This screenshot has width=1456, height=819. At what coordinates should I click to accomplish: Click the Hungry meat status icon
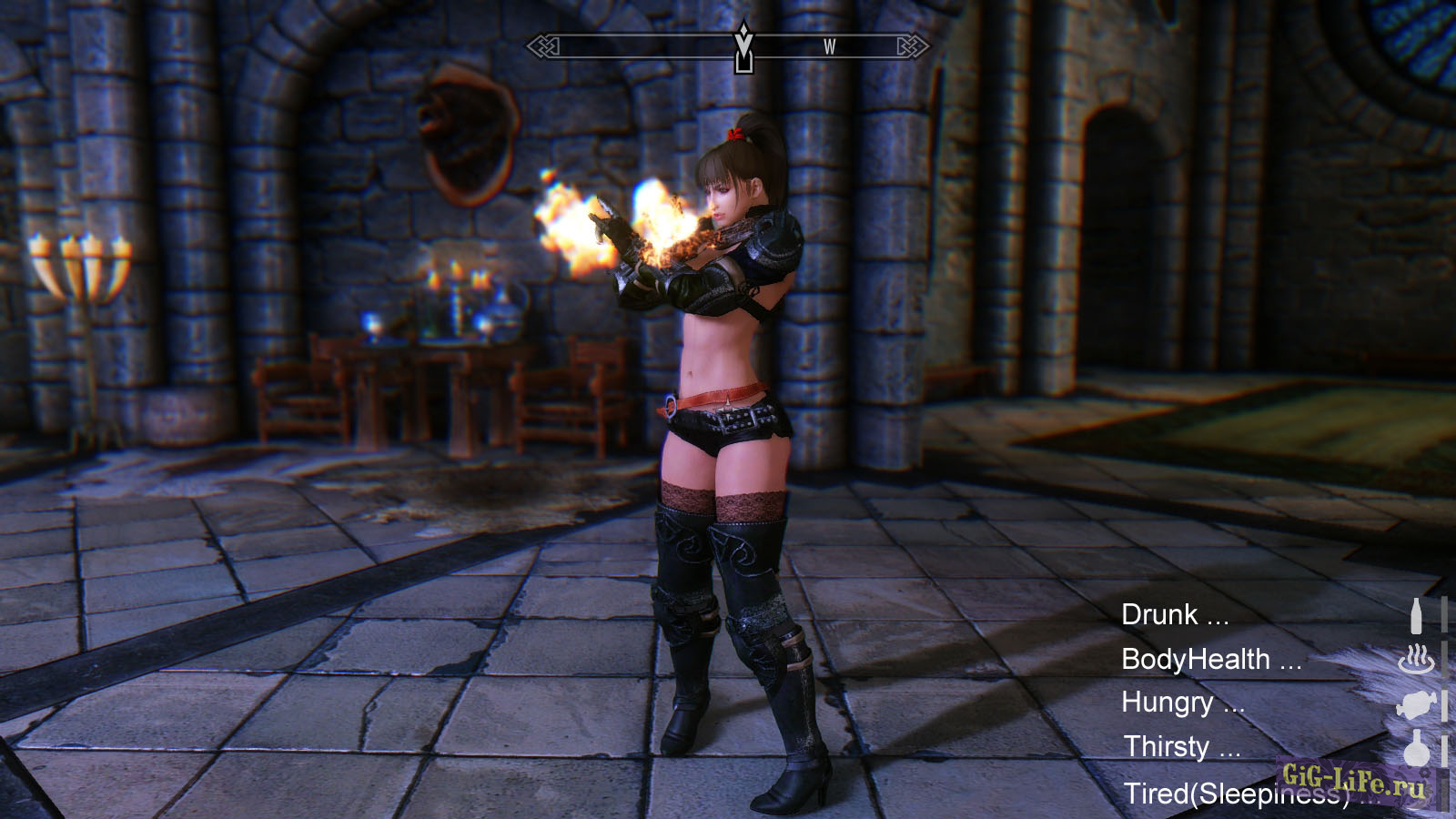[x=1416, y=703]
